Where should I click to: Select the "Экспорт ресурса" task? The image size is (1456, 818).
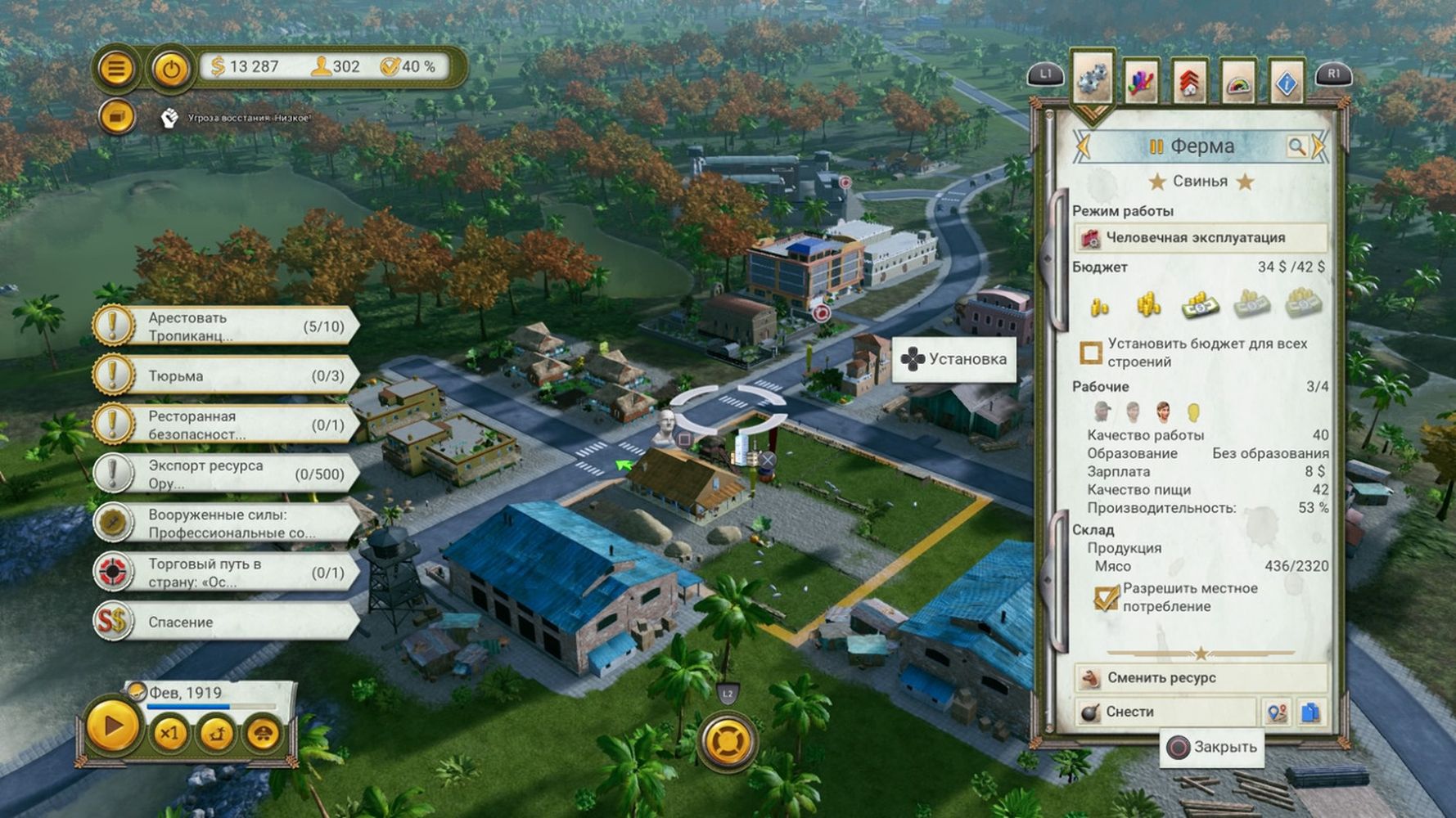coord(225,474)
